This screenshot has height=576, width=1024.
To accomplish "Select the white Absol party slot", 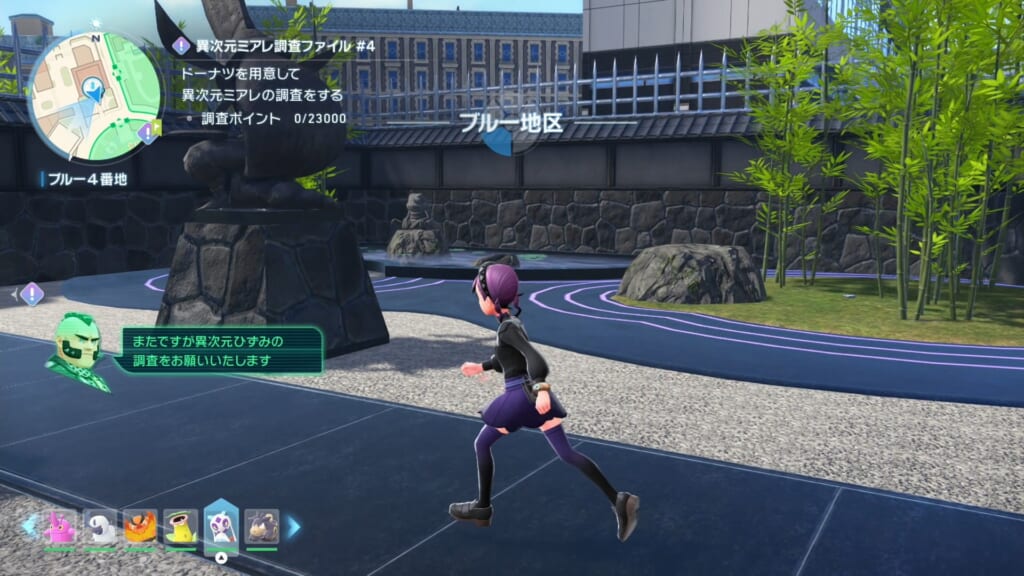I will coord(100,526).
